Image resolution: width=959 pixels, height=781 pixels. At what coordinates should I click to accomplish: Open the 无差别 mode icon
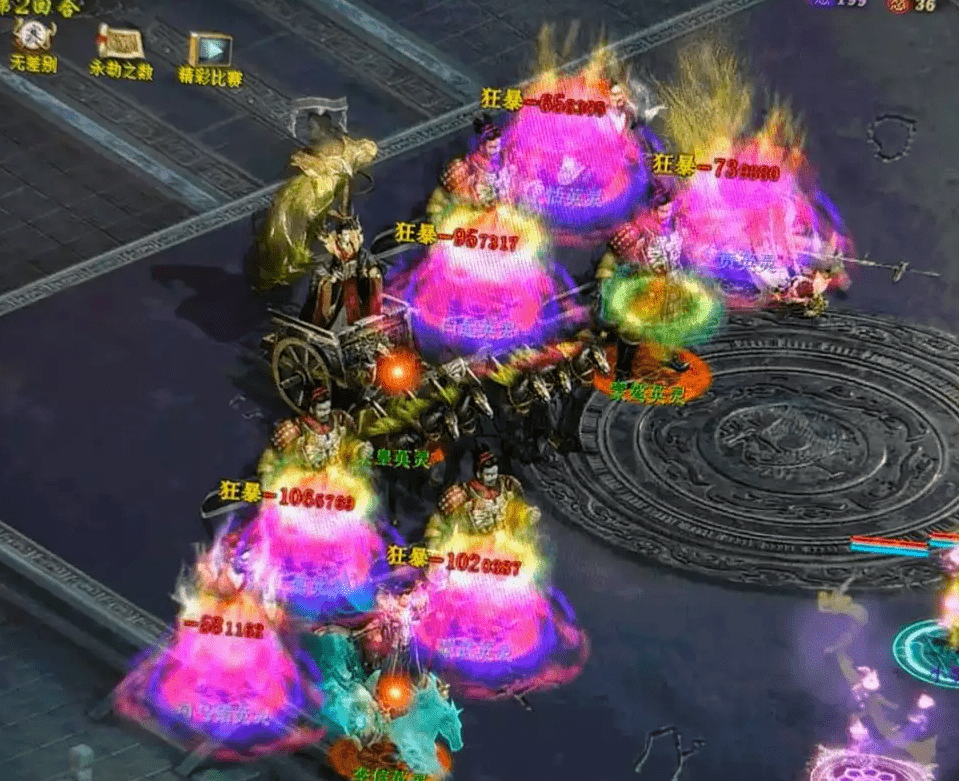(33, 40)
